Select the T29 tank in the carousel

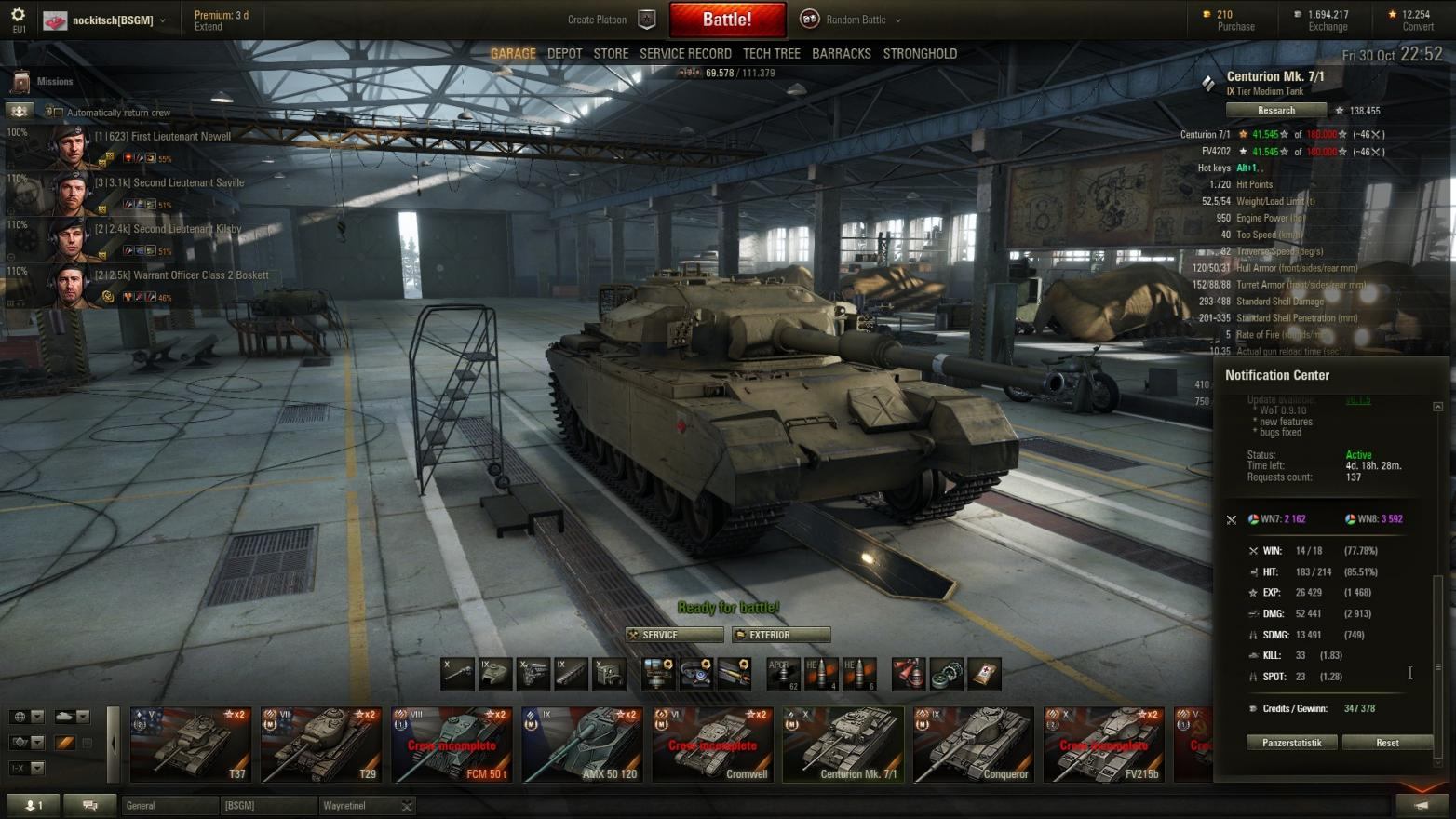click(x=321, y=745)
